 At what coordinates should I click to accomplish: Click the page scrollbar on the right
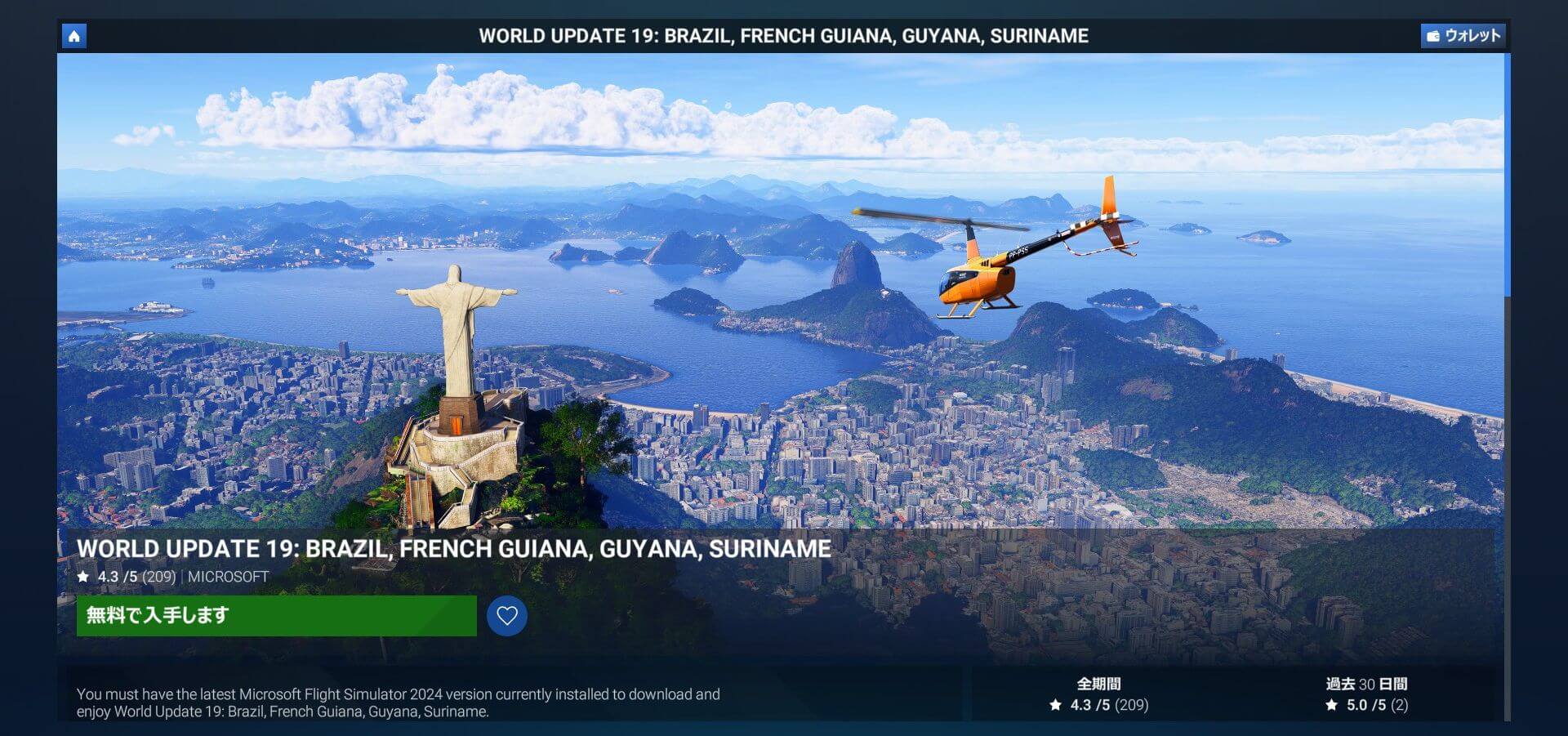[x=1507, y=176]
